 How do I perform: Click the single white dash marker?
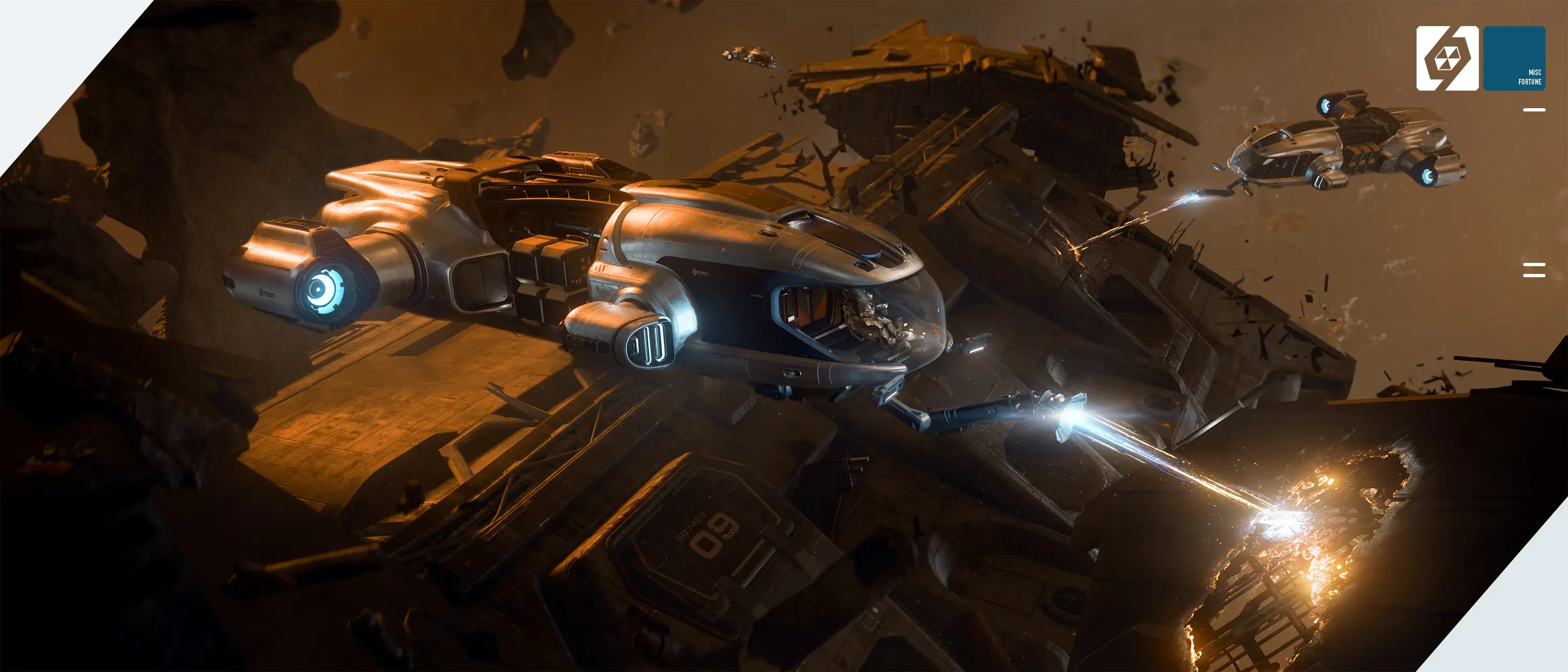1534,110
